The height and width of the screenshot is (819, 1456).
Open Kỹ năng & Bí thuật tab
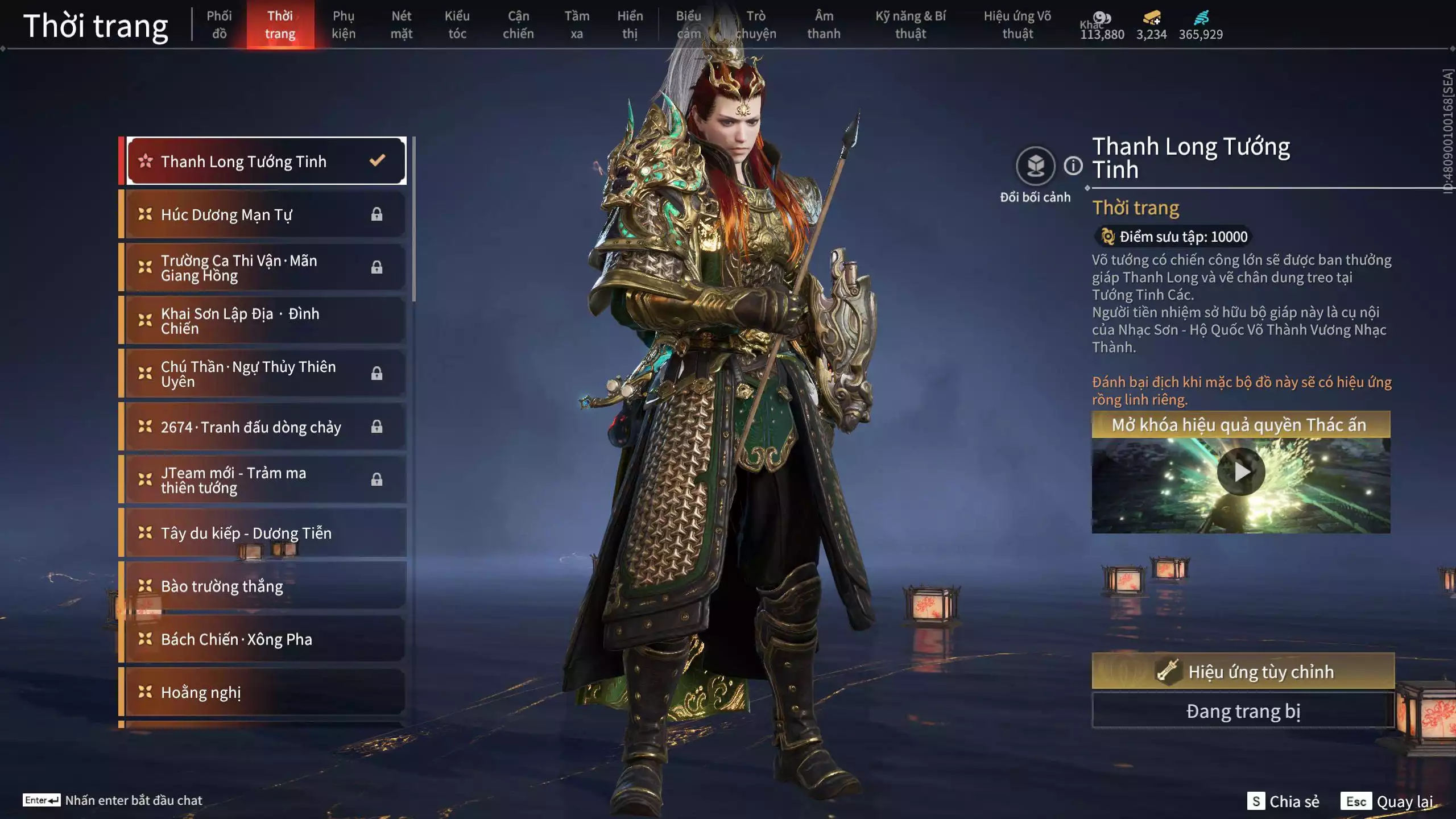coord(911,25)
